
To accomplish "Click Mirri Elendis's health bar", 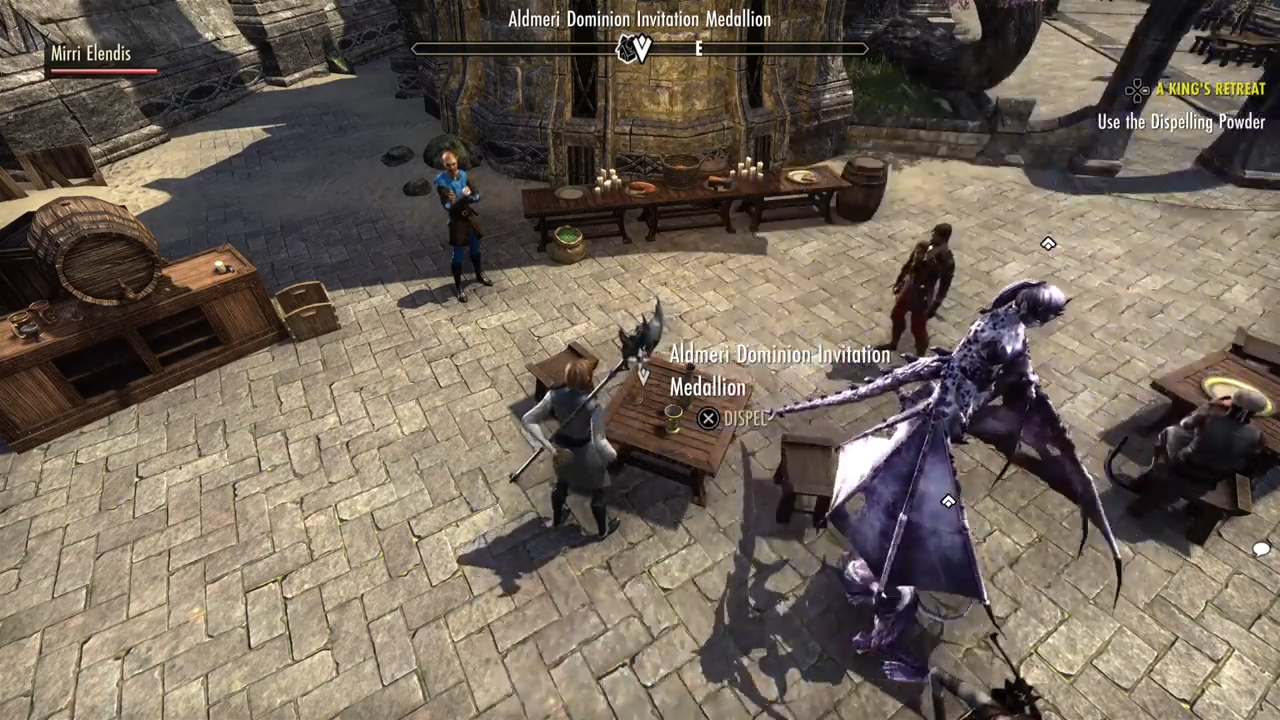I will pos(104,71).
